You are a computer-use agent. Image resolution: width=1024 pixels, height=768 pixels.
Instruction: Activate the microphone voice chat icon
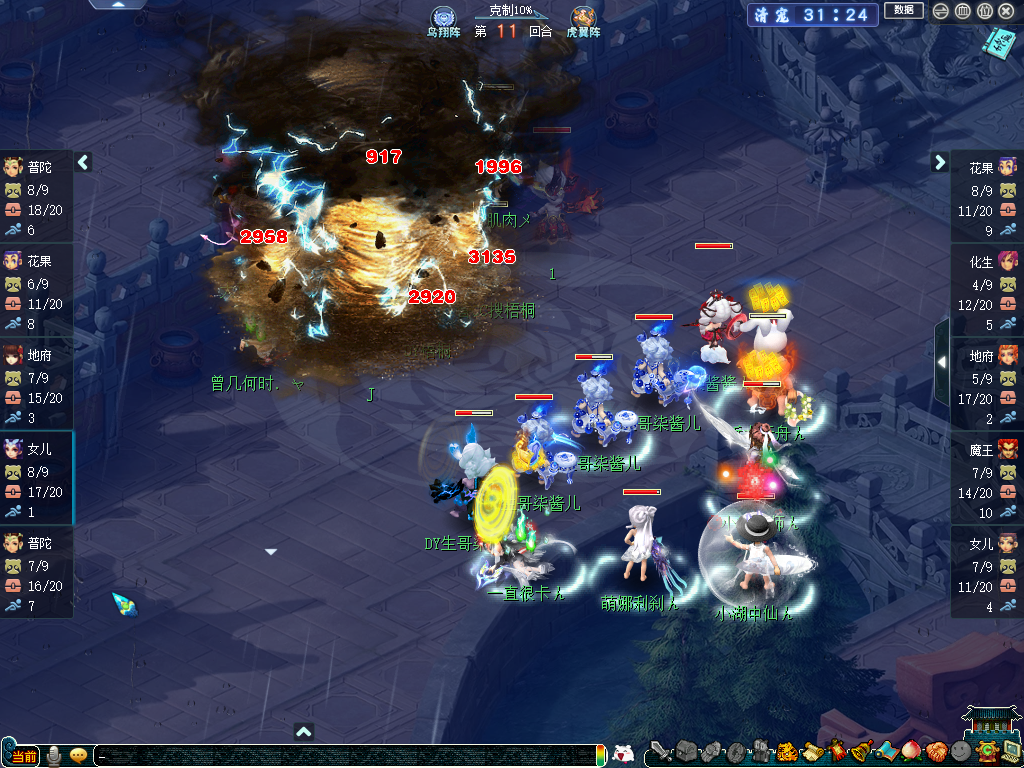[x=54, y=756]
